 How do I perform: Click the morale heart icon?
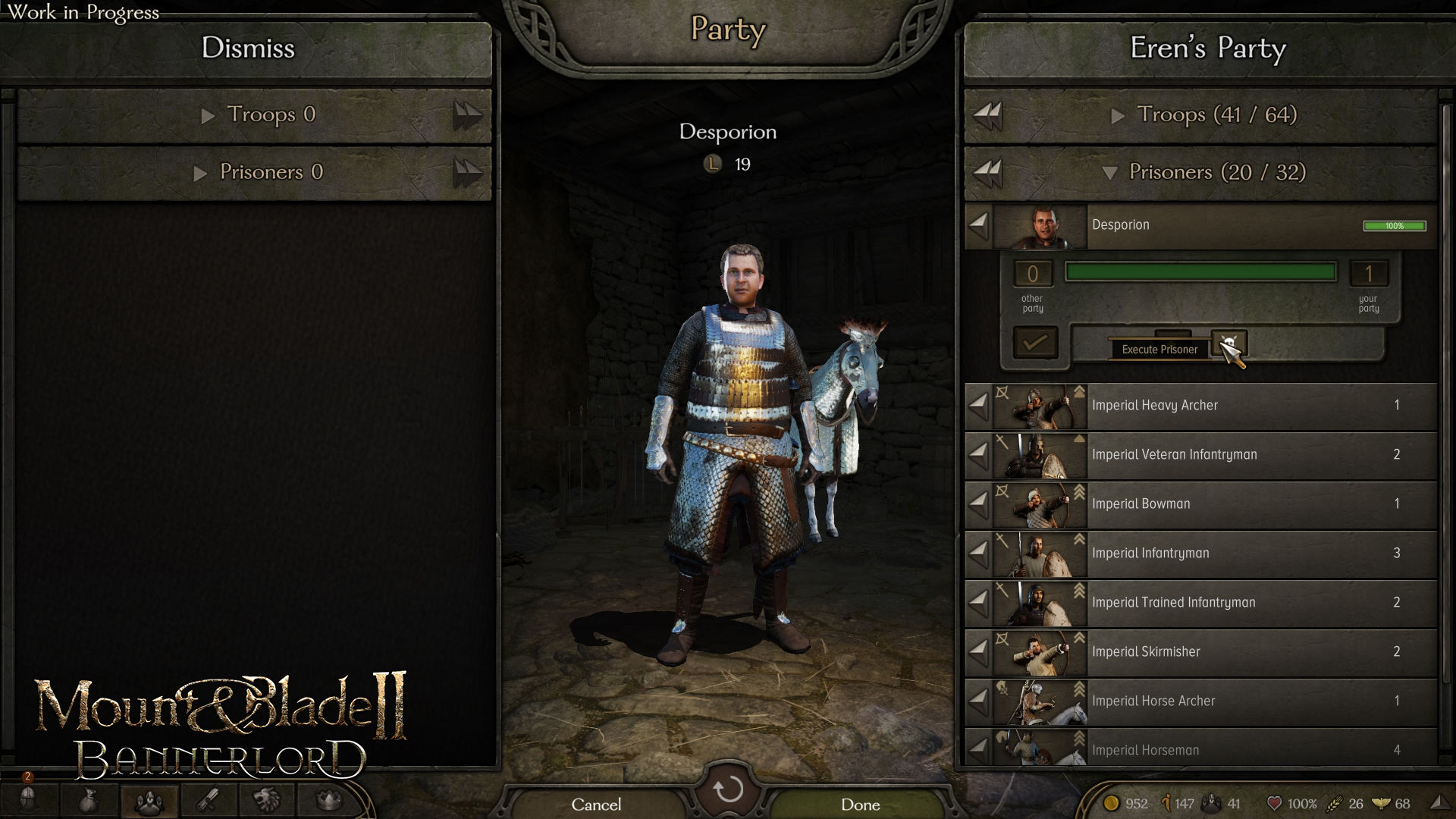(x=1275, y=802)
